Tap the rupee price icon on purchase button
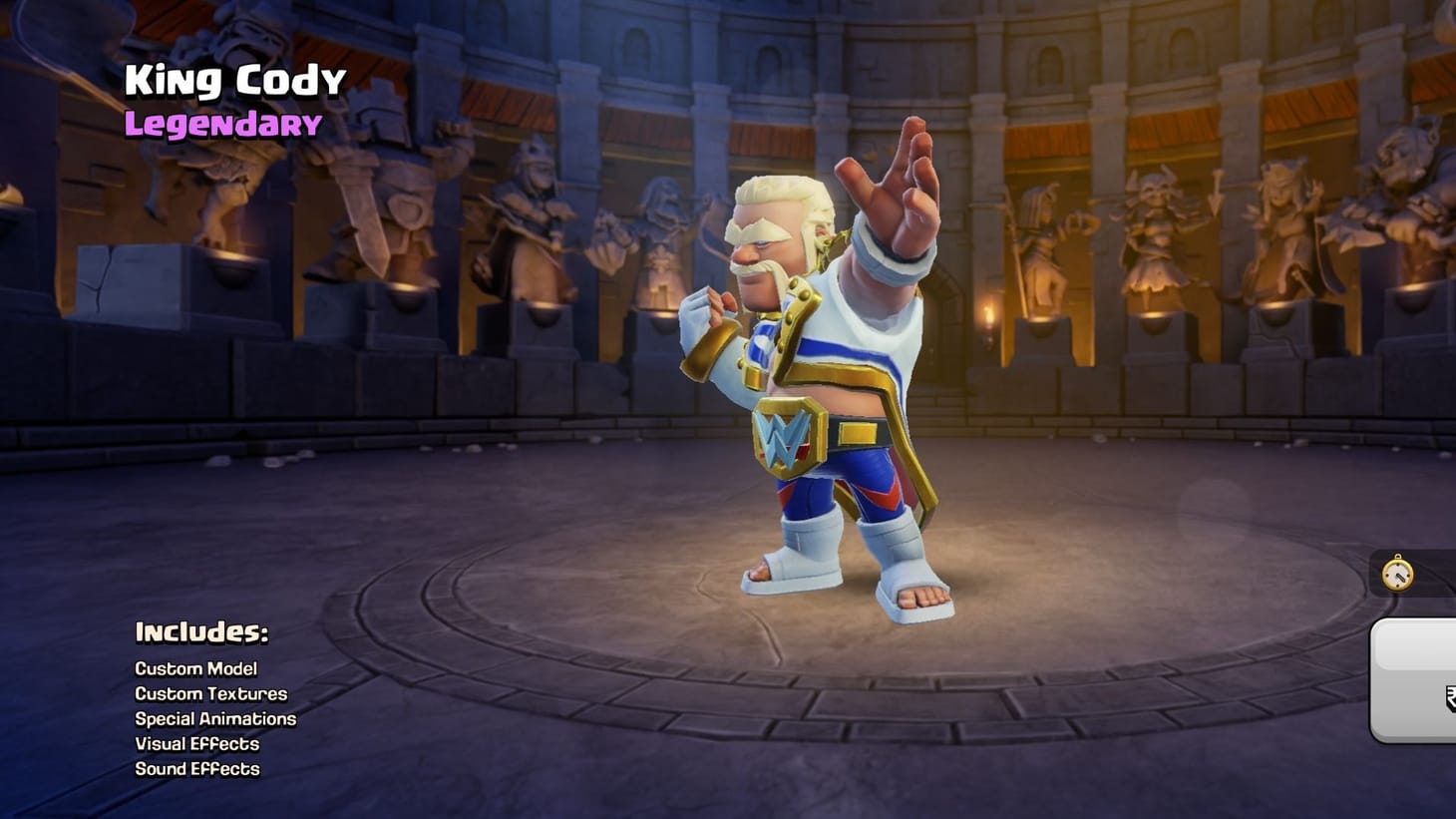Image resolution: width=1456 pixels, height=819 pixels. pos(1451,698)
